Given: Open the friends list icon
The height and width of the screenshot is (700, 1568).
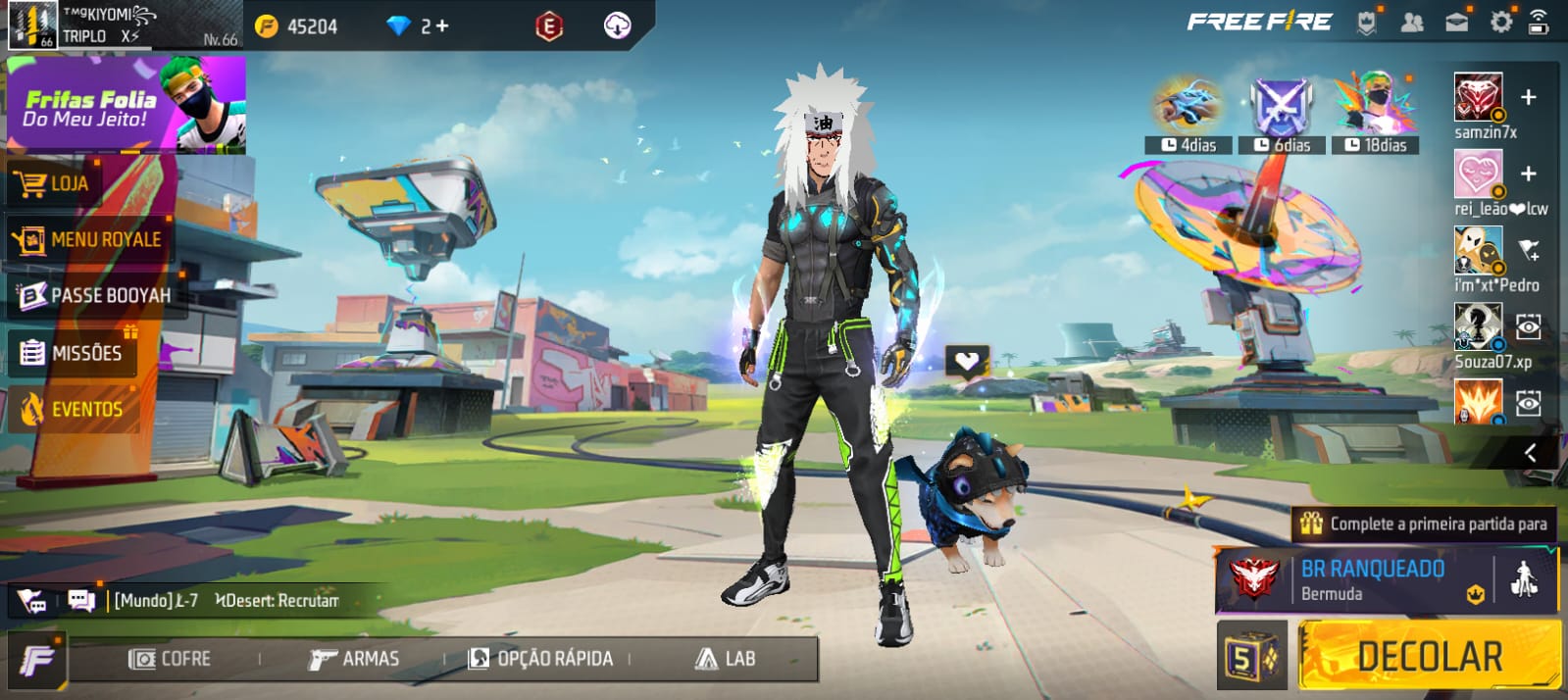Looking at the screenshot, I should pos(1412,22).
